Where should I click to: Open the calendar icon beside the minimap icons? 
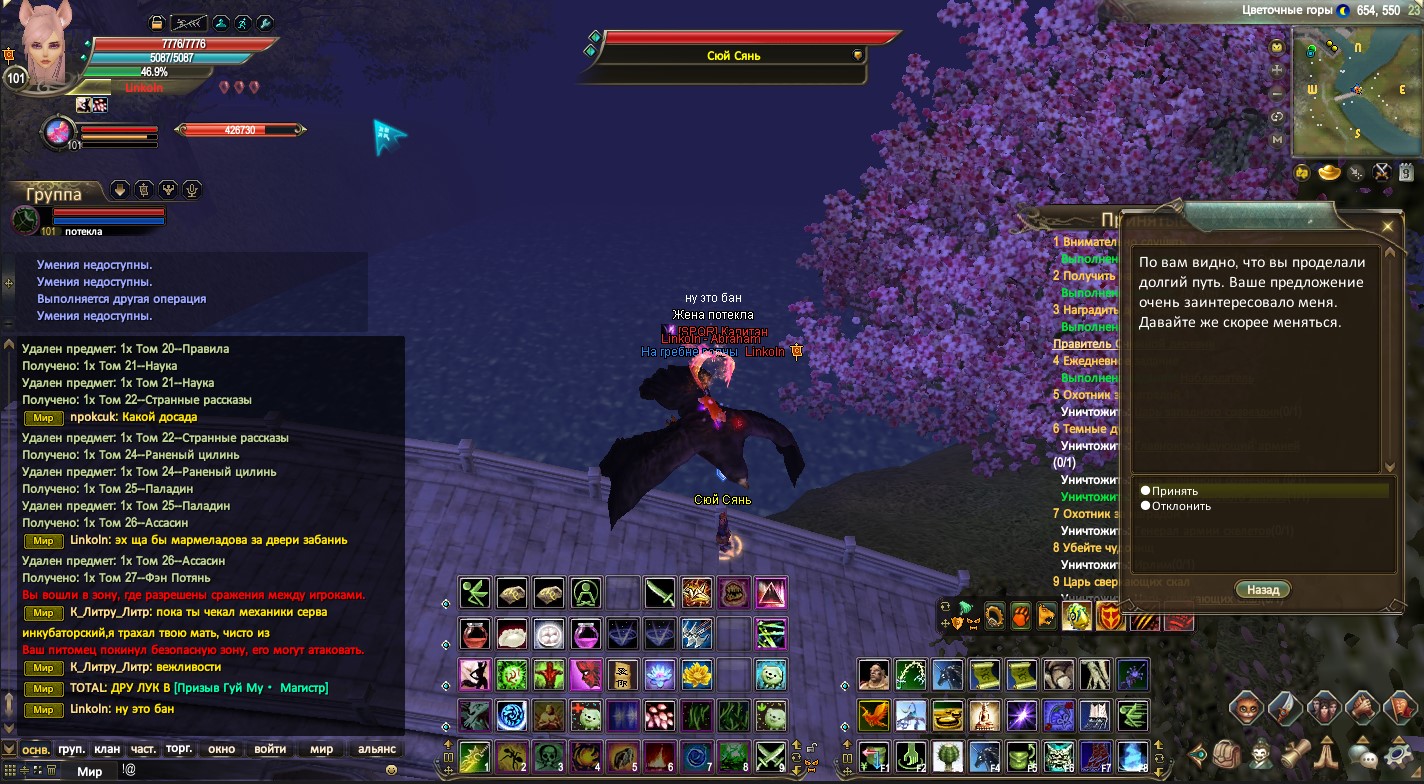point(1405,171)
